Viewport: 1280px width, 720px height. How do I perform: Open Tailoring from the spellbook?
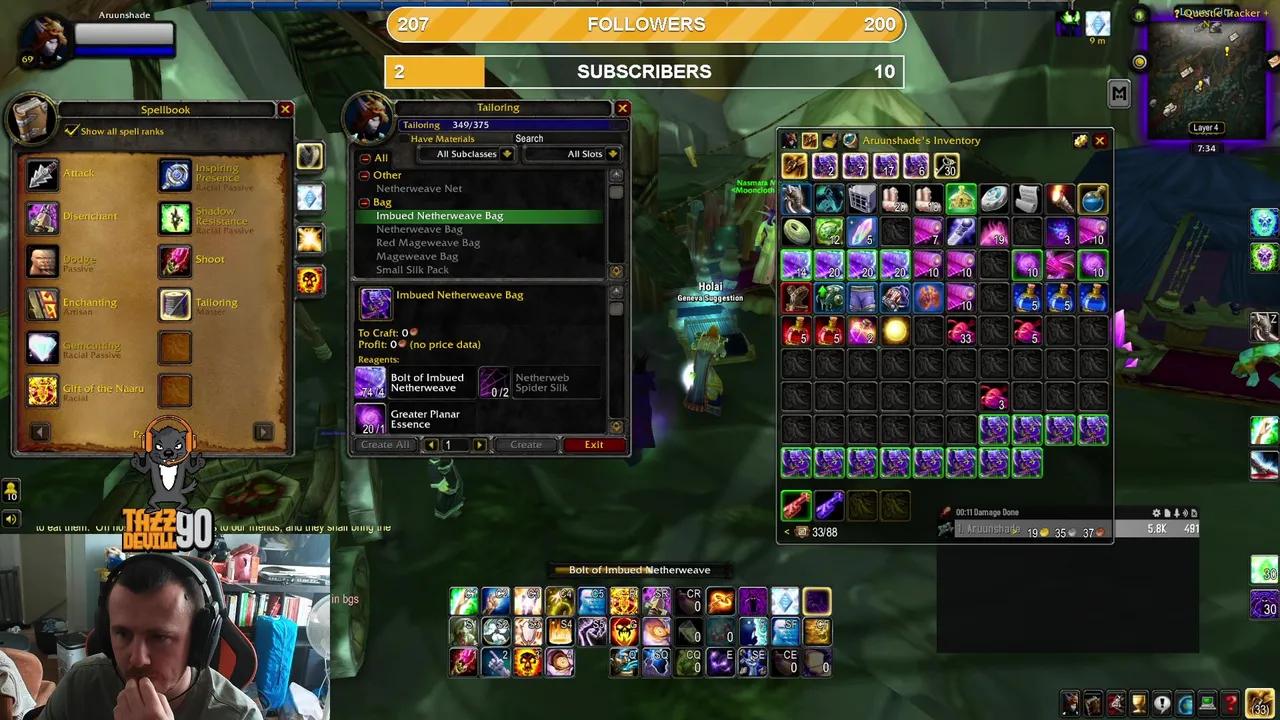pos(175,302)
